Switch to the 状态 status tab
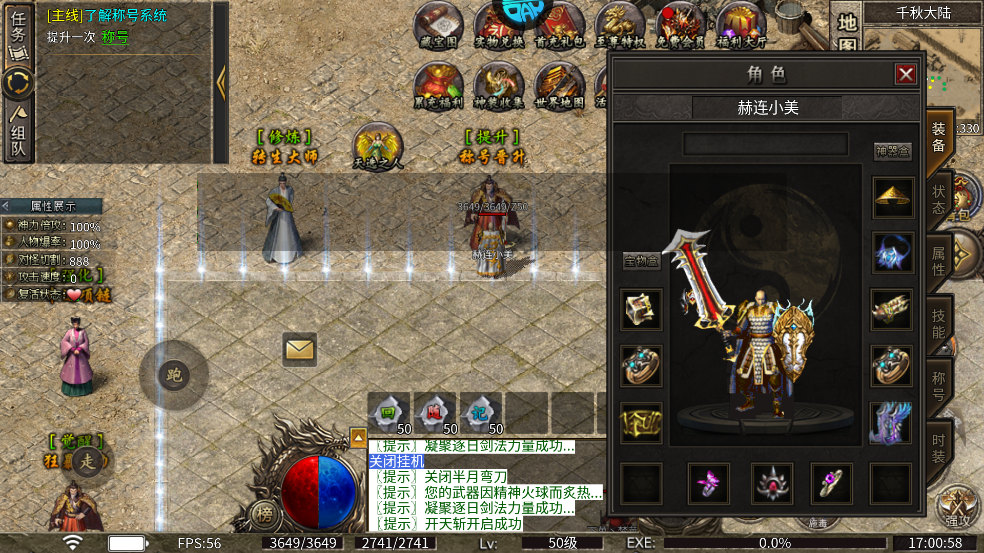This screenshot has width=984, height=553. pyautogui.click(x=939, y=199)
